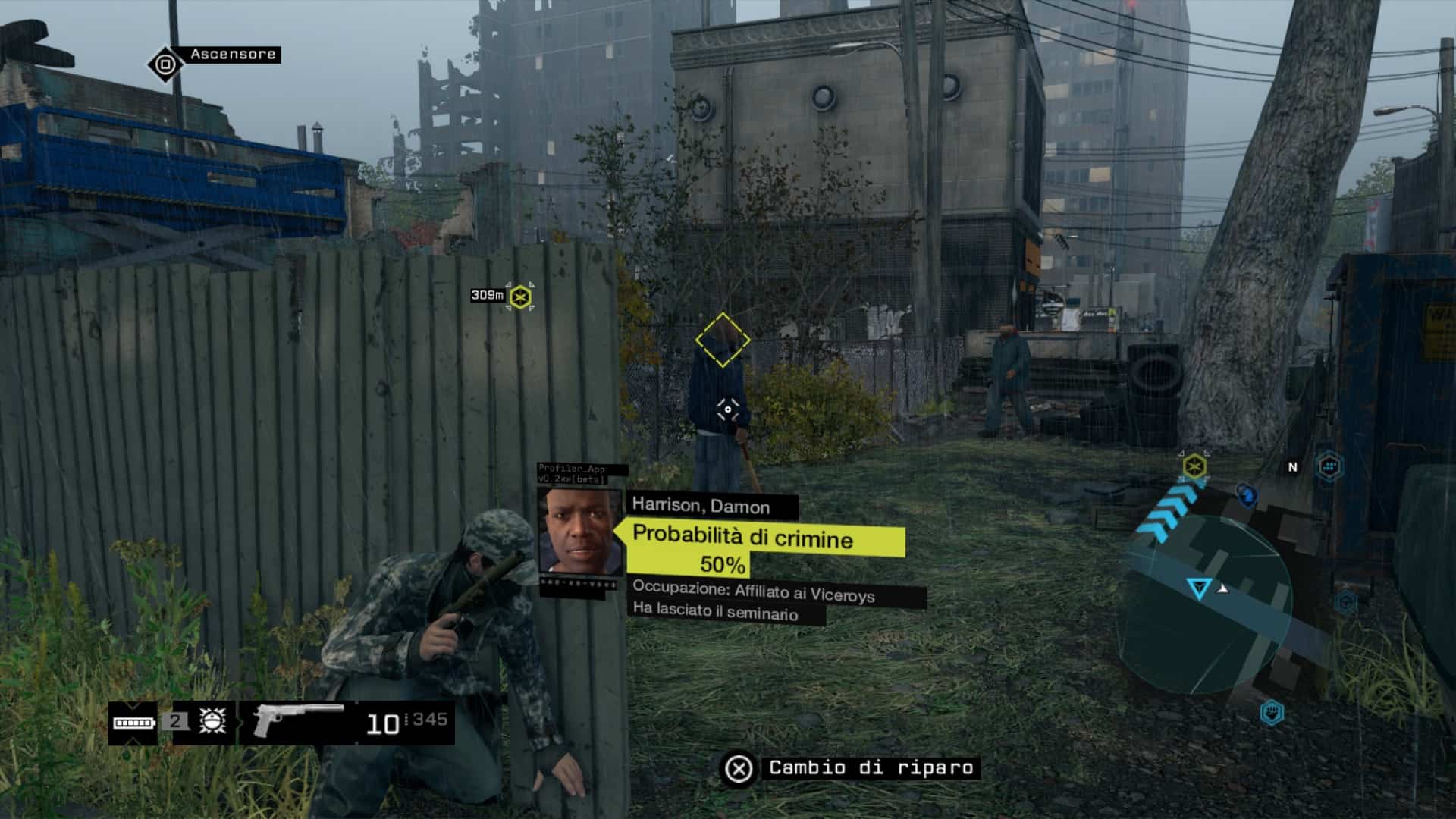Click the fist icon below the minimap
This screenshot has height=819, width=1456.
pyautogui.click(x=1272, y=713)
